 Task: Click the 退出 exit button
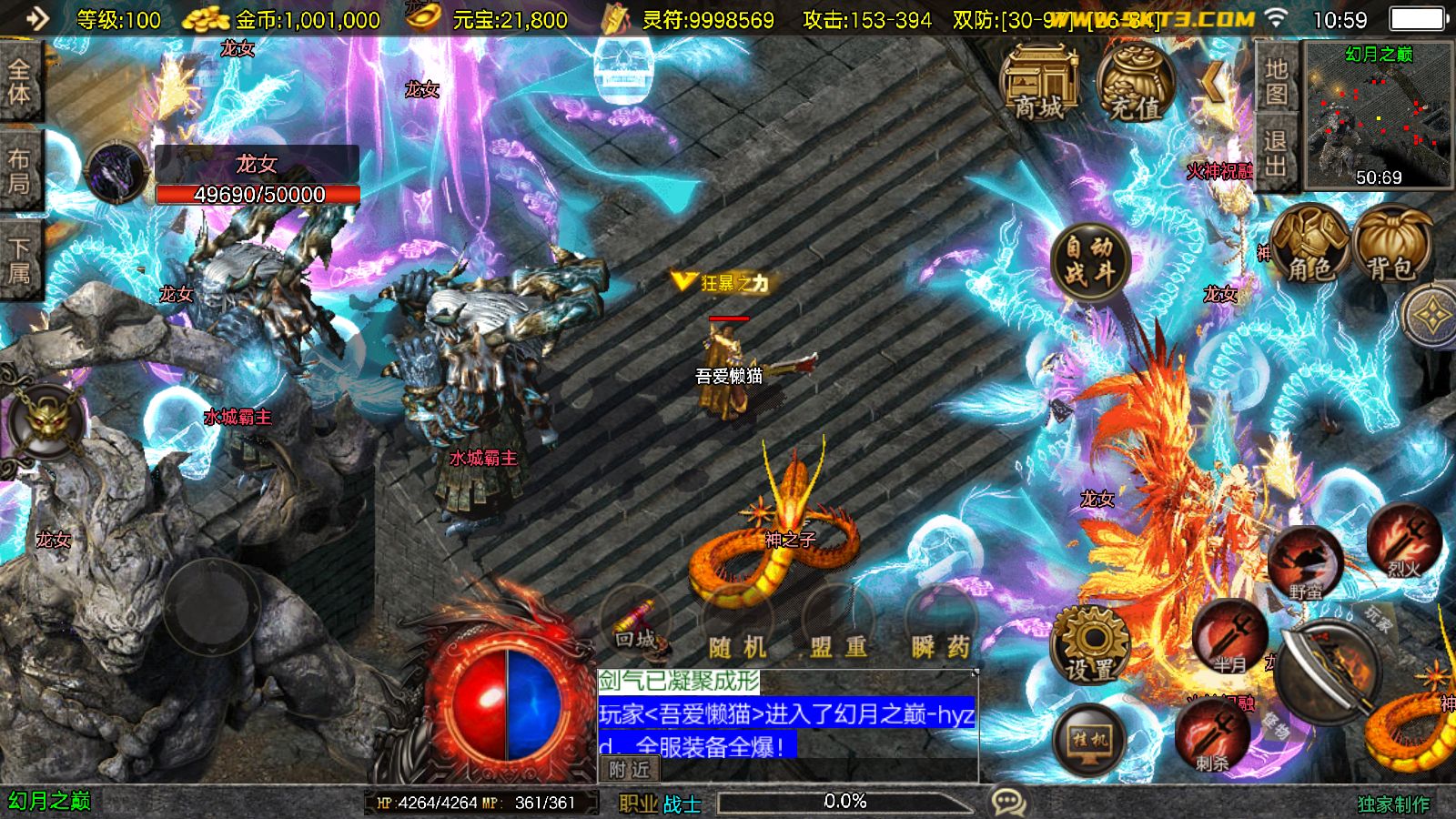pos(1276,153)
